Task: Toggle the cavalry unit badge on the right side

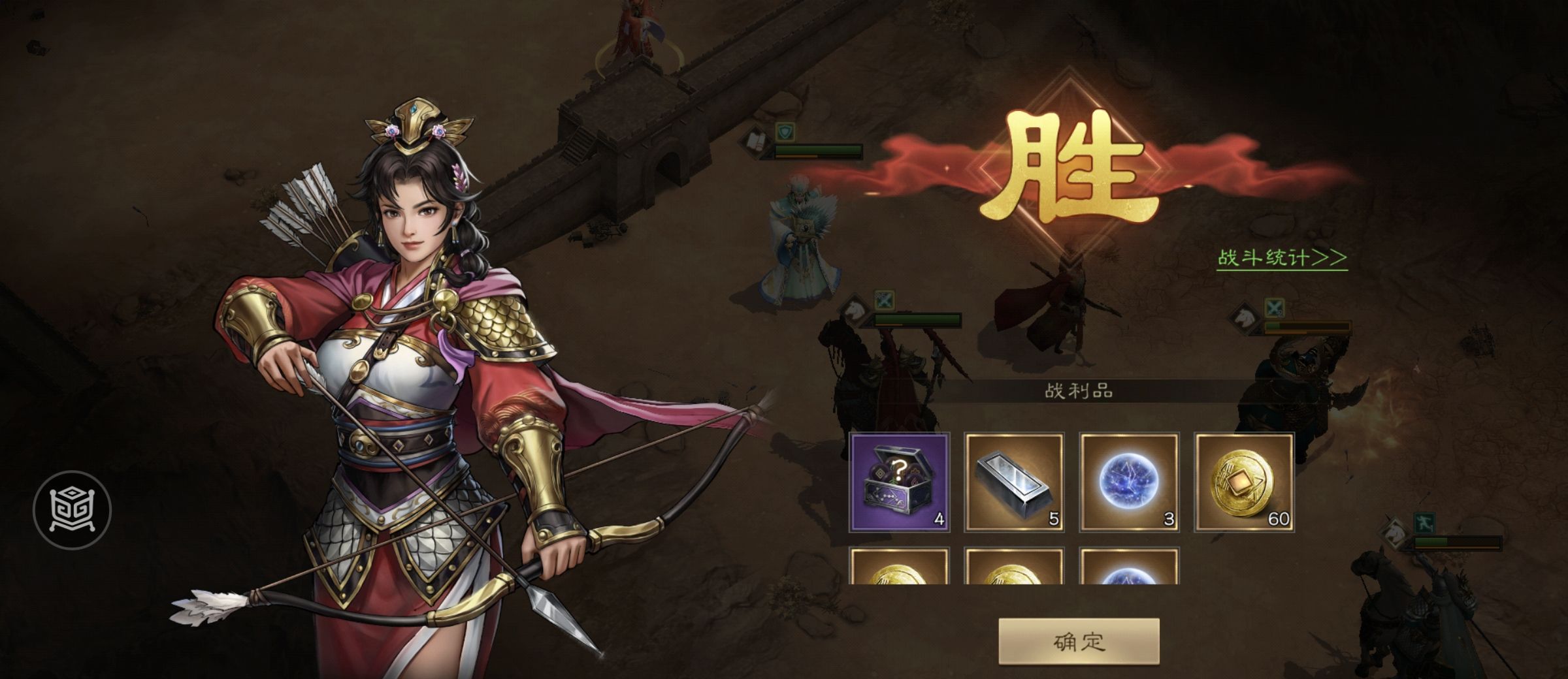Action: click(1245, 318)
